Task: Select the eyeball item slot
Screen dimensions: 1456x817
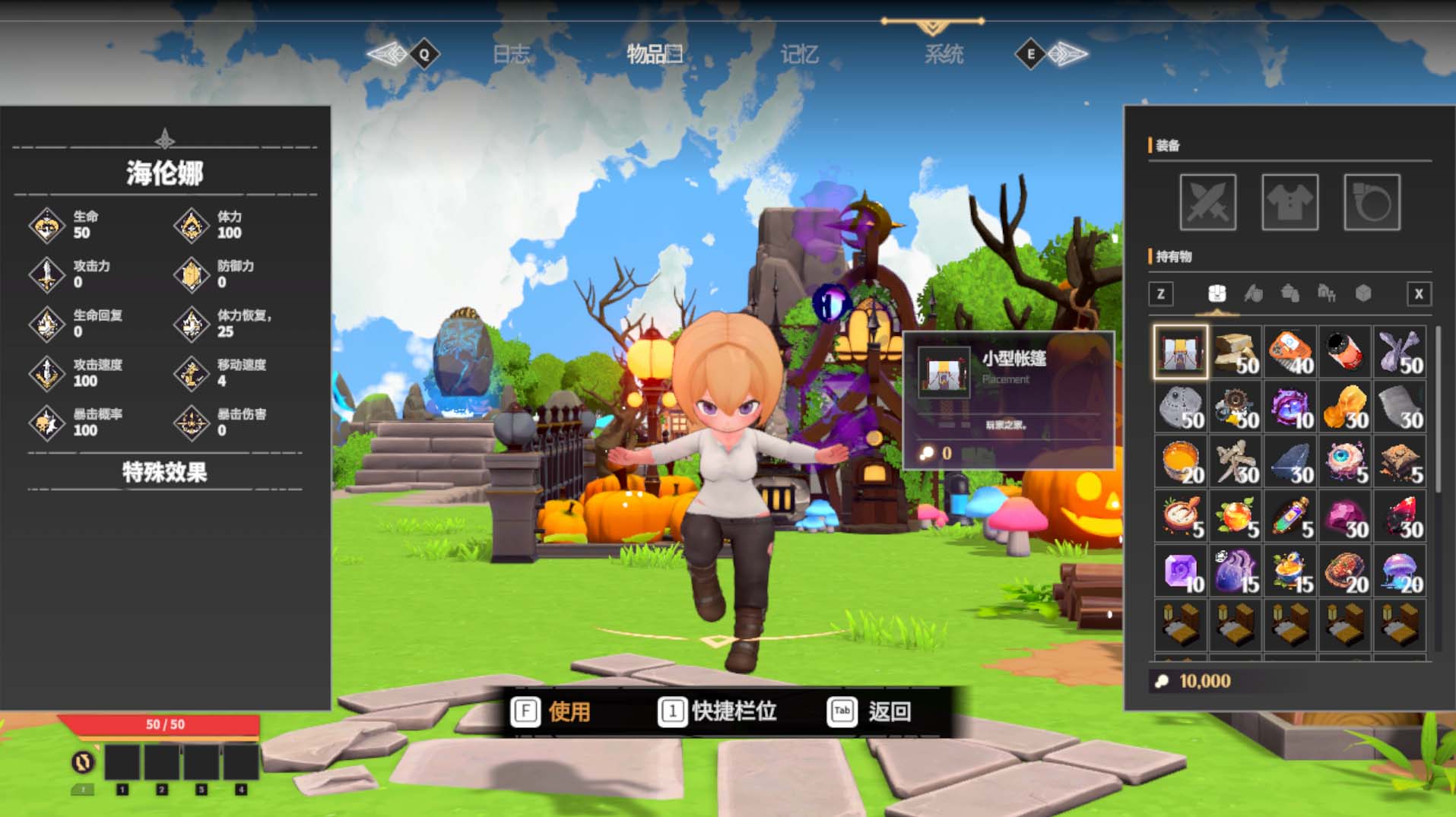Action: (x=1344, y=462)
